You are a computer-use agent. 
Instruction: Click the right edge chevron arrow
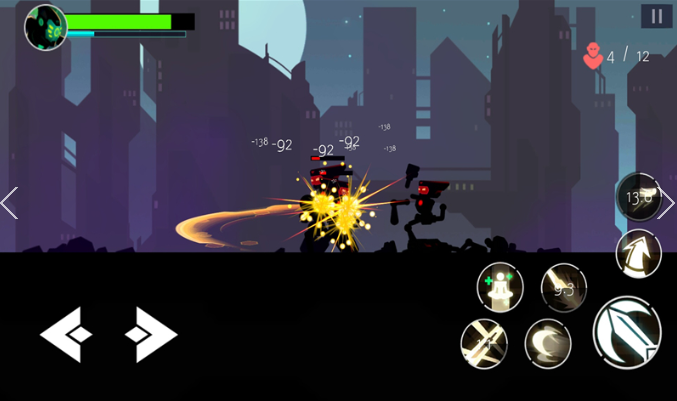tap(667, 203)
